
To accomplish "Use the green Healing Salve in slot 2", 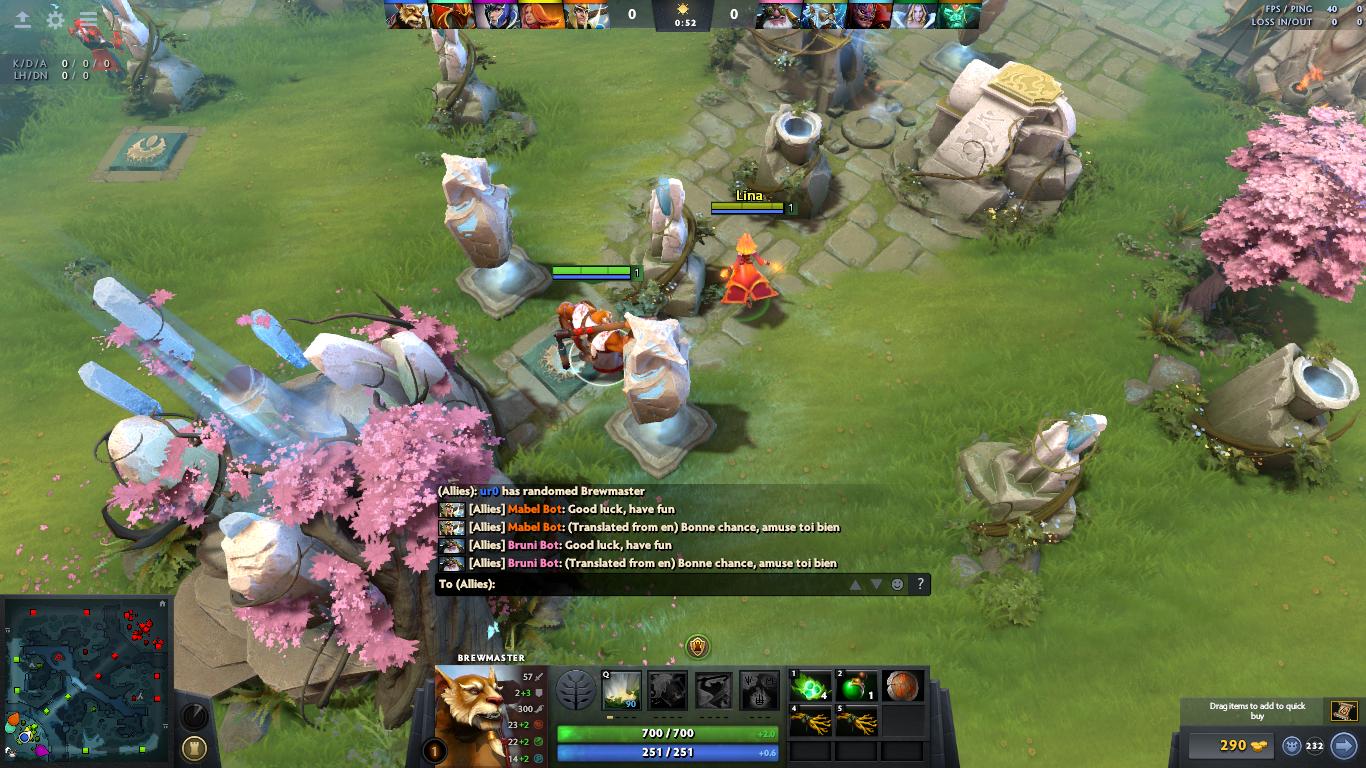I will coord(857,686).
